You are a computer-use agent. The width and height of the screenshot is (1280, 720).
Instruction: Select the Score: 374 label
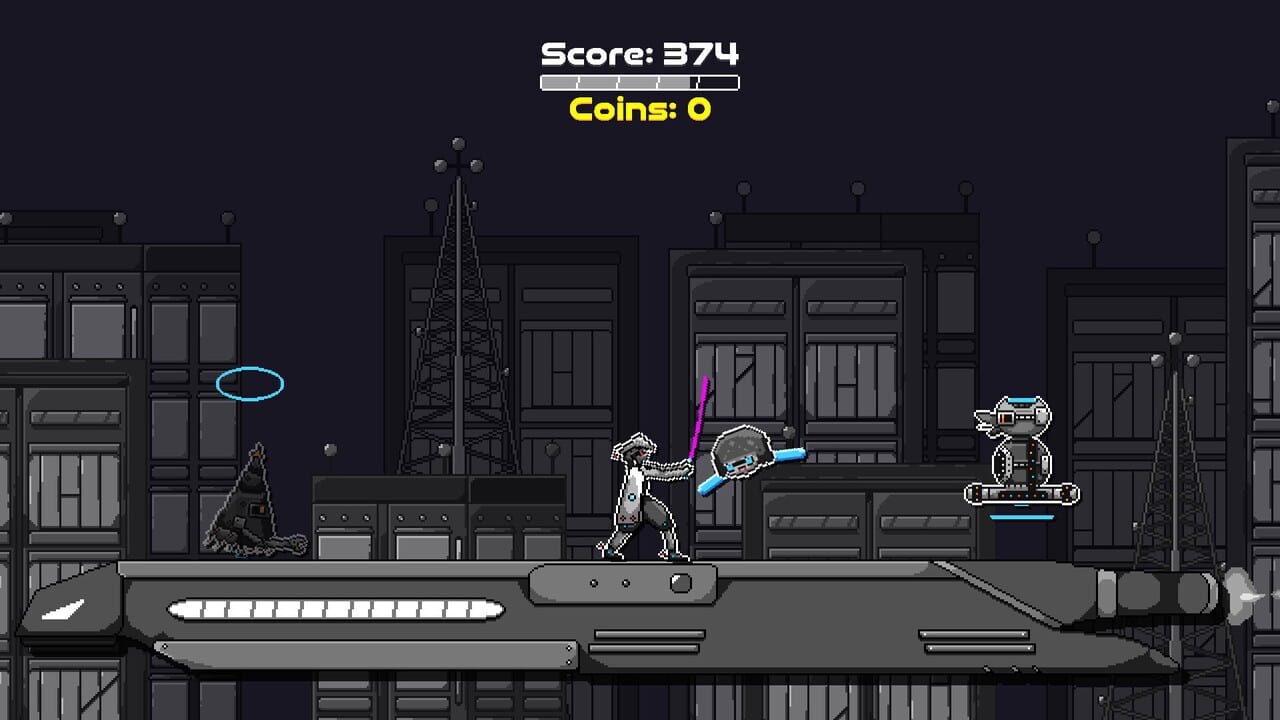[640, 50]
